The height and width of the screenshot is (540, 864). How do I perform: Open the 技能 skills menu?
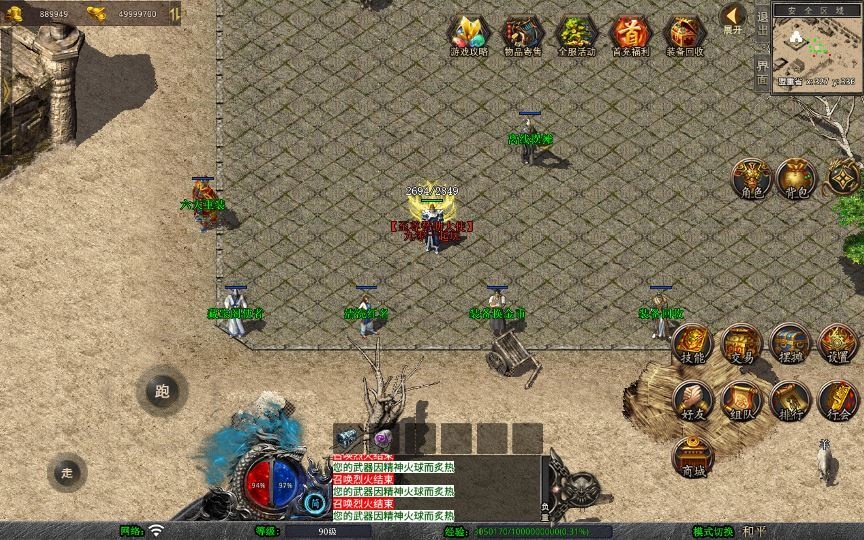pos(692,344)
